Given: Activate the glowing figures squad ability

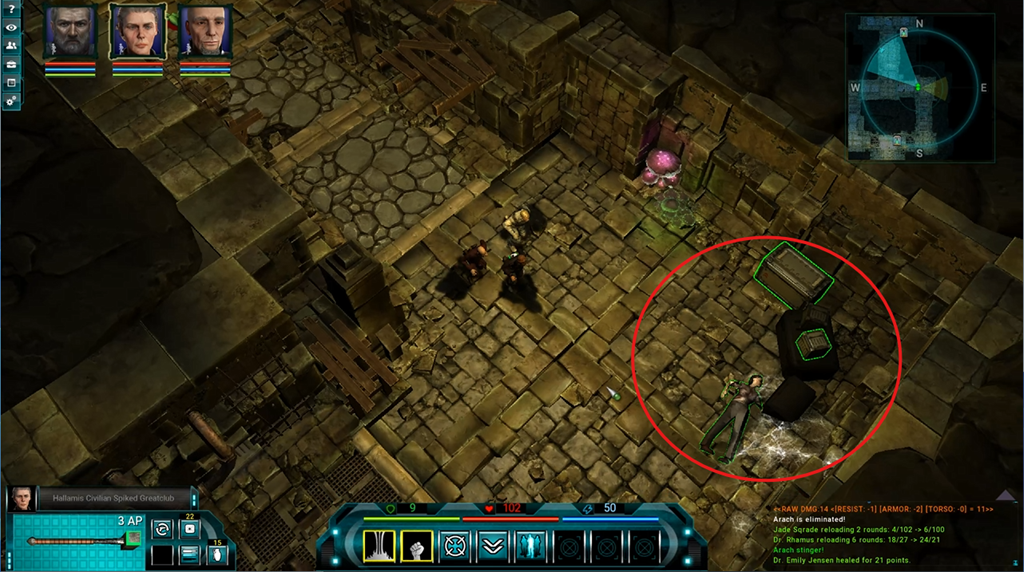Looking at the screenshot, I should [x=531, y=546].
